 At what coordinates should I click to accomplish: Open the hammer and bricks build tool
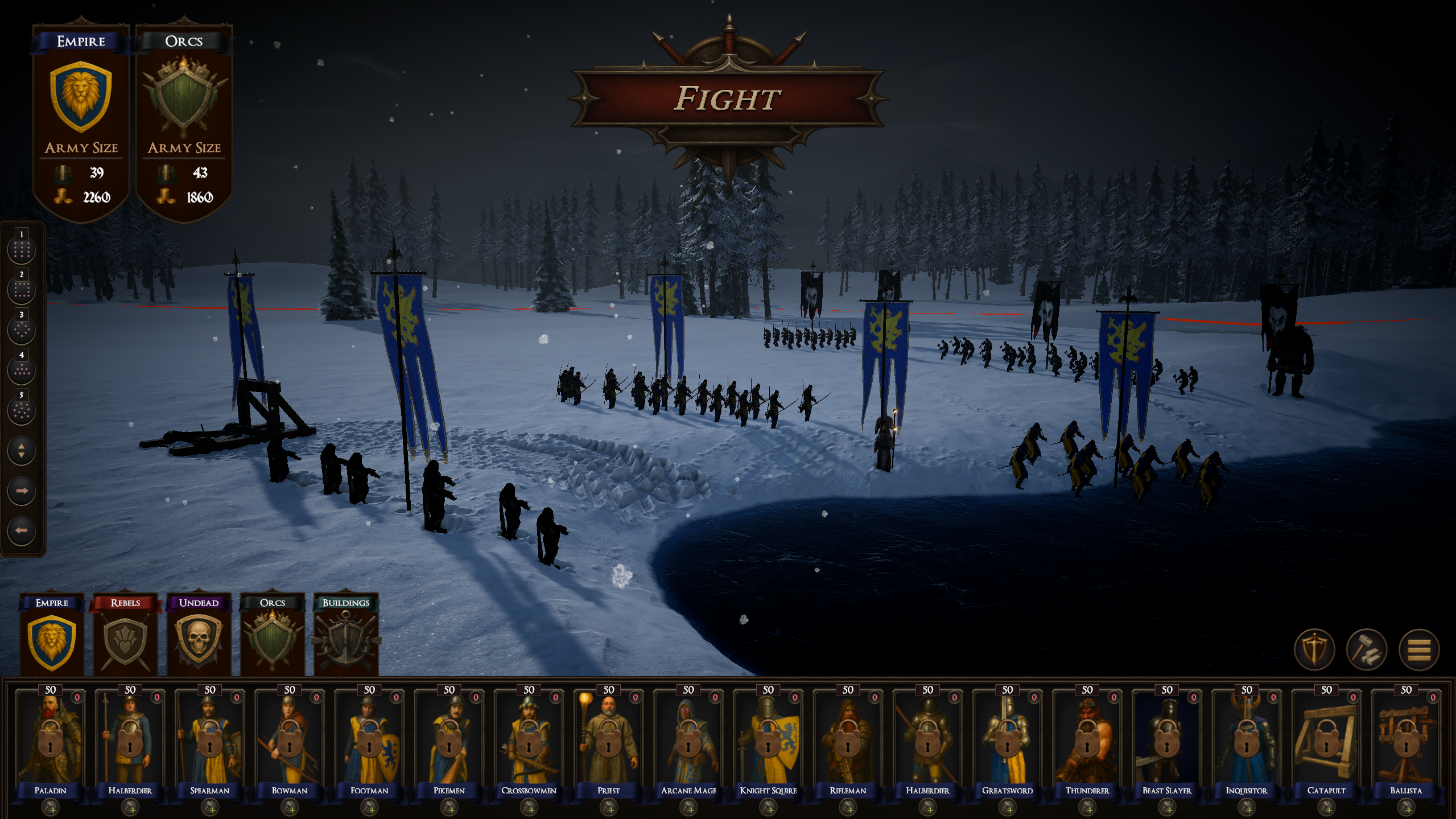point(1366,649)
